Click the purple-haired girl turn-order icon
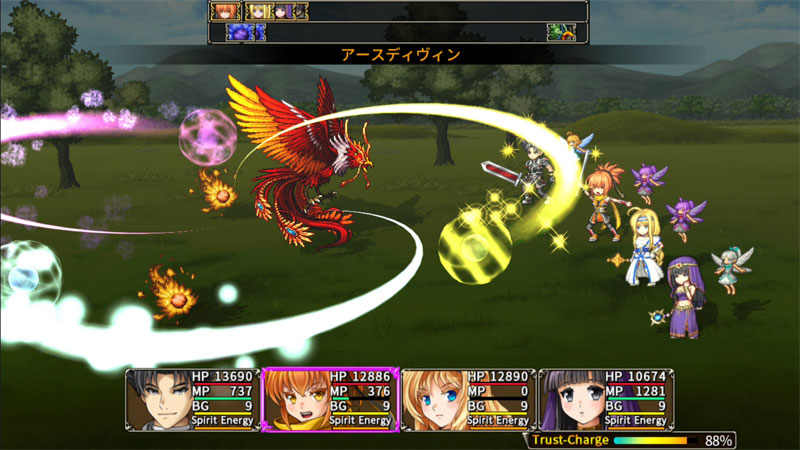 [284, 11]
